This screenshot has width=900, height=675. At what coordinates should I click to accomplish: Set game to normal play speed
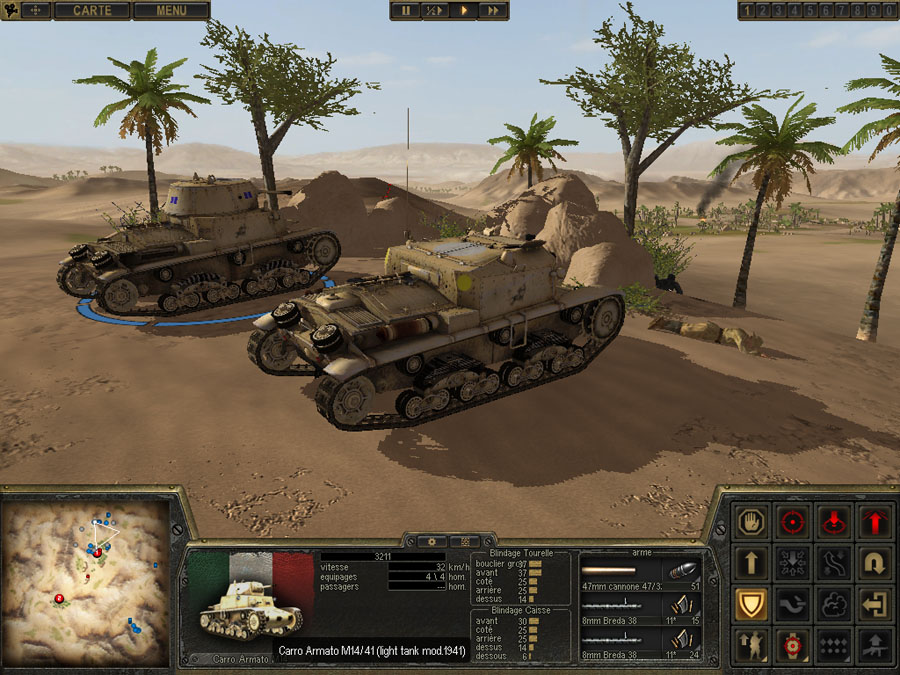click(x=464, y=11)
